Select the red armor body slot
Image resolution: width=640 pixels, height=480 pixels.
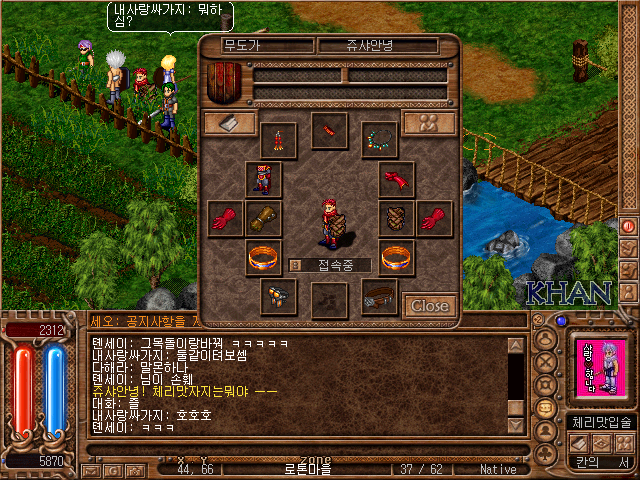click(264, 179)
